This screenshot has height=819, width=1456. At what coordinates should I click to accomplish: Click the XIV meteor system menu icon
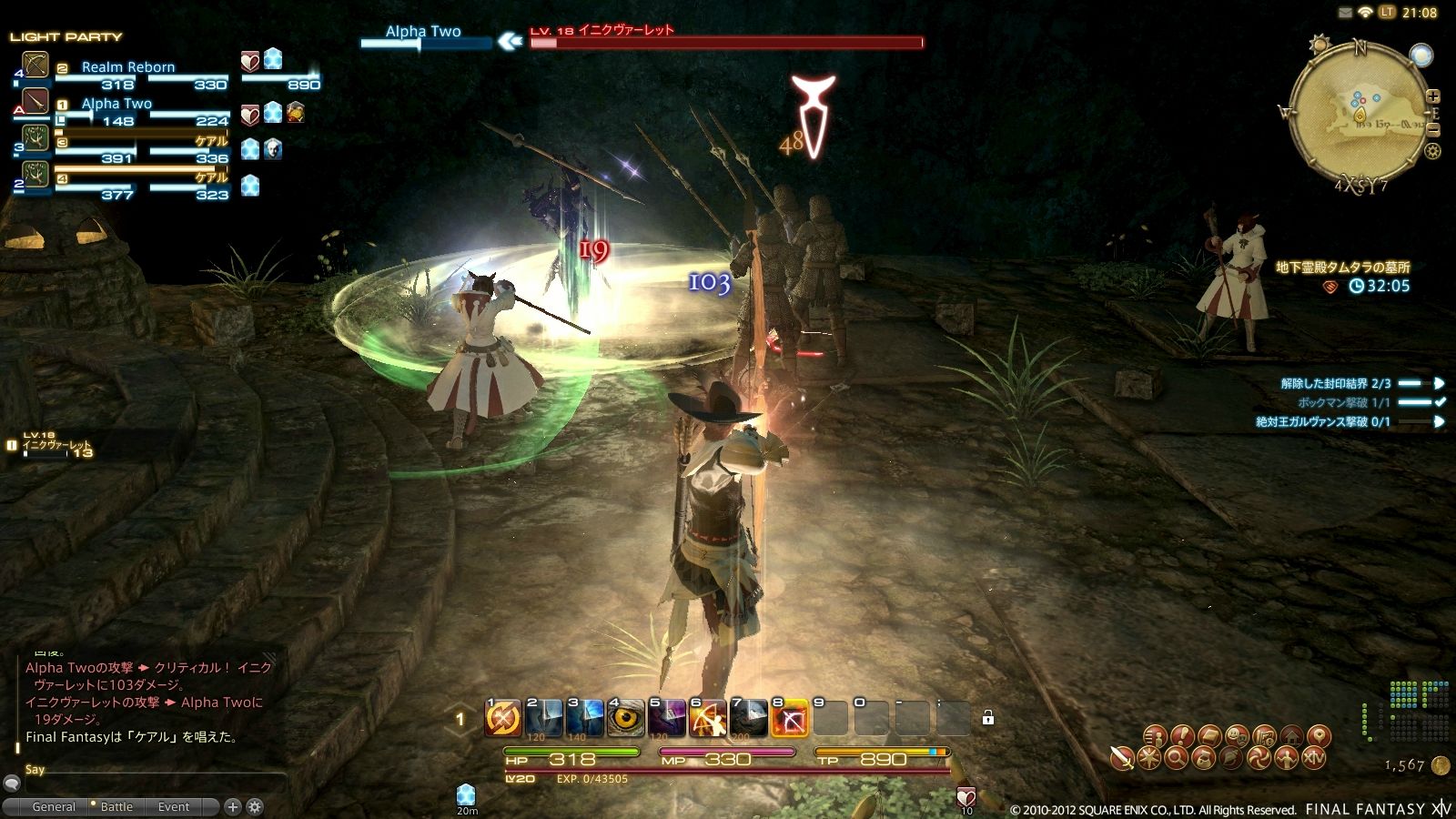click(1315, 759)
